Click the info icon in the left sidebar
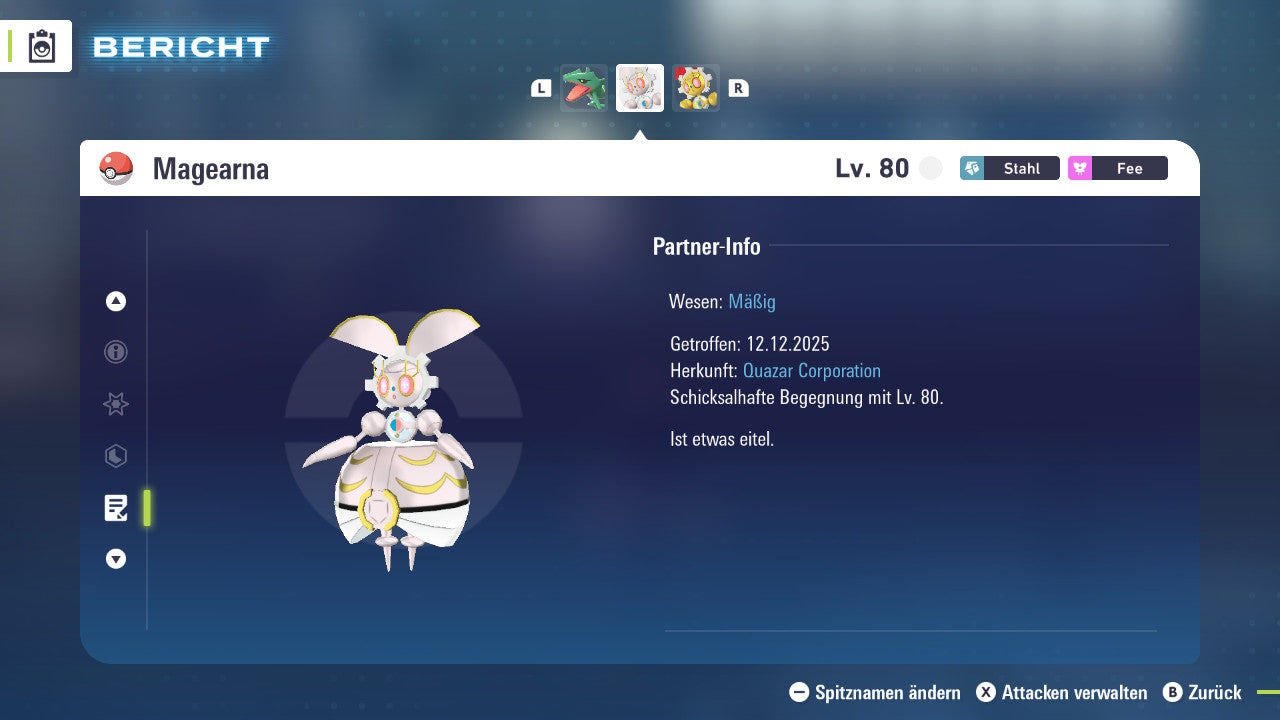This screenshot has height=720, width=1280. [x=115, y=352]
